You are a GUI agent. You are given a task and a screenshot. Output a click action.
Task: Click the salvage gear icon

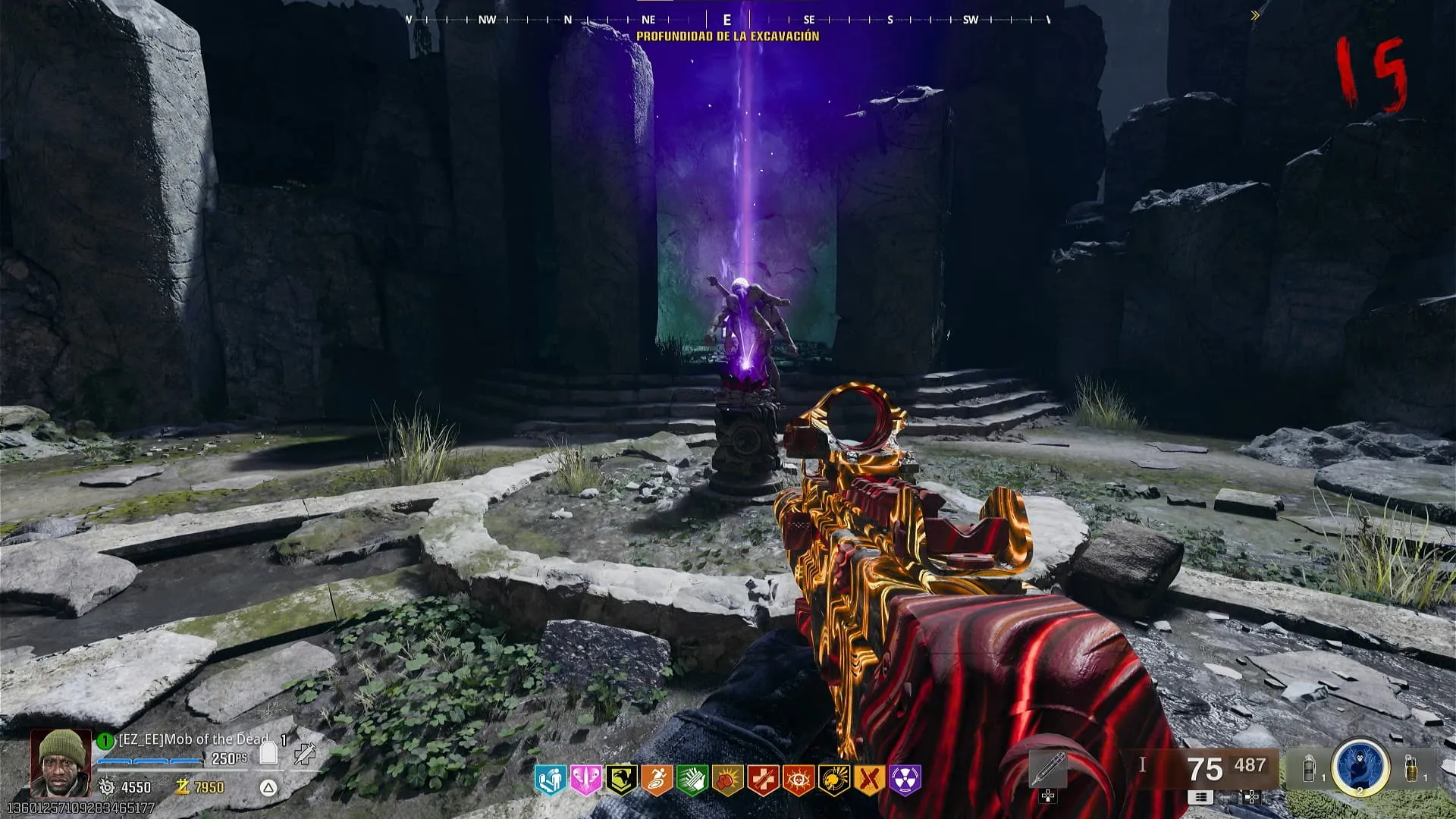point(107,787)
